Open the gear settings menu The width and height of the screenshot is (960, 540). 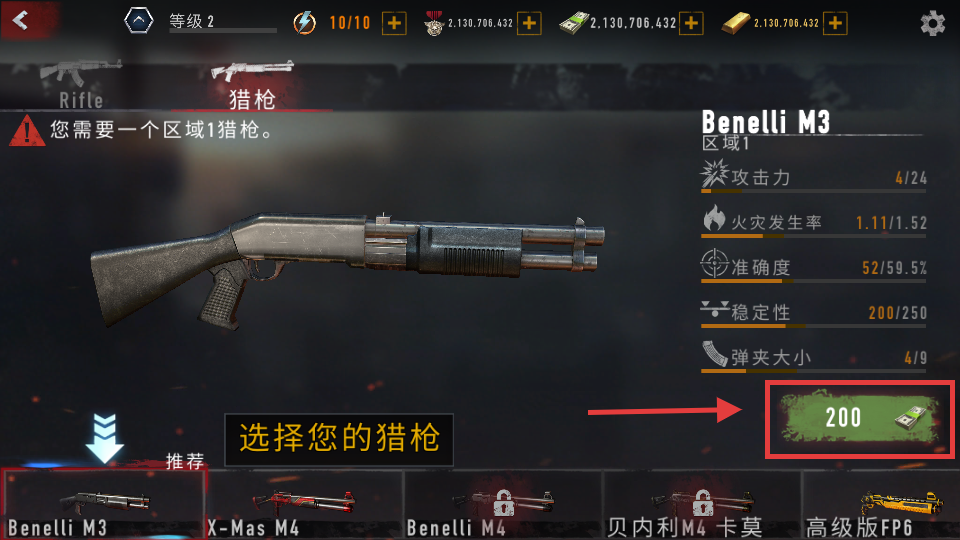point(932,23)
